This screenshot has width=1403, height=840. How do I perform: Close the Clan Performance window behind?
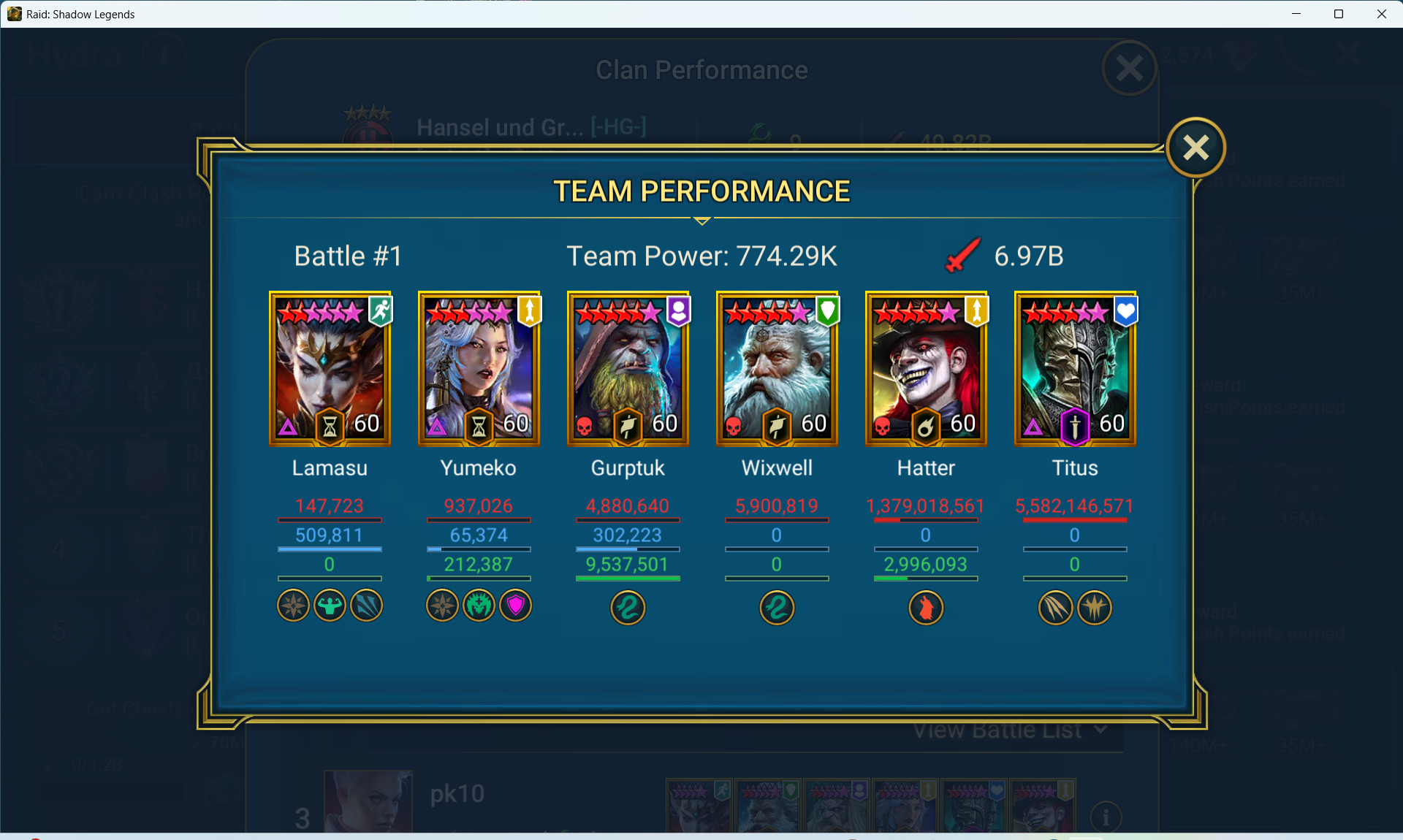coord(1129,69)
